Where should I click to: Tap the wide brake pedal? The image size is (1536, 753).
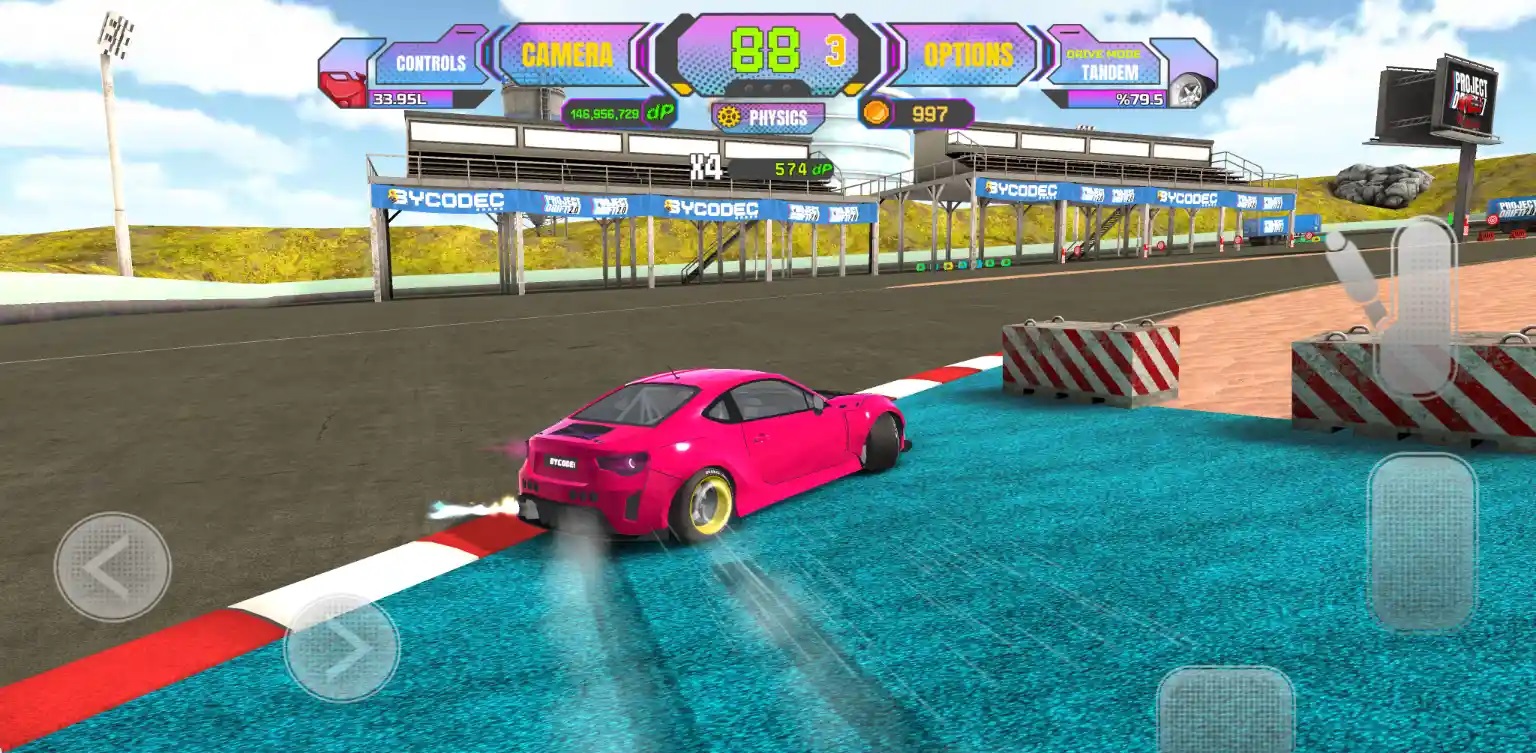[1225, 709]
